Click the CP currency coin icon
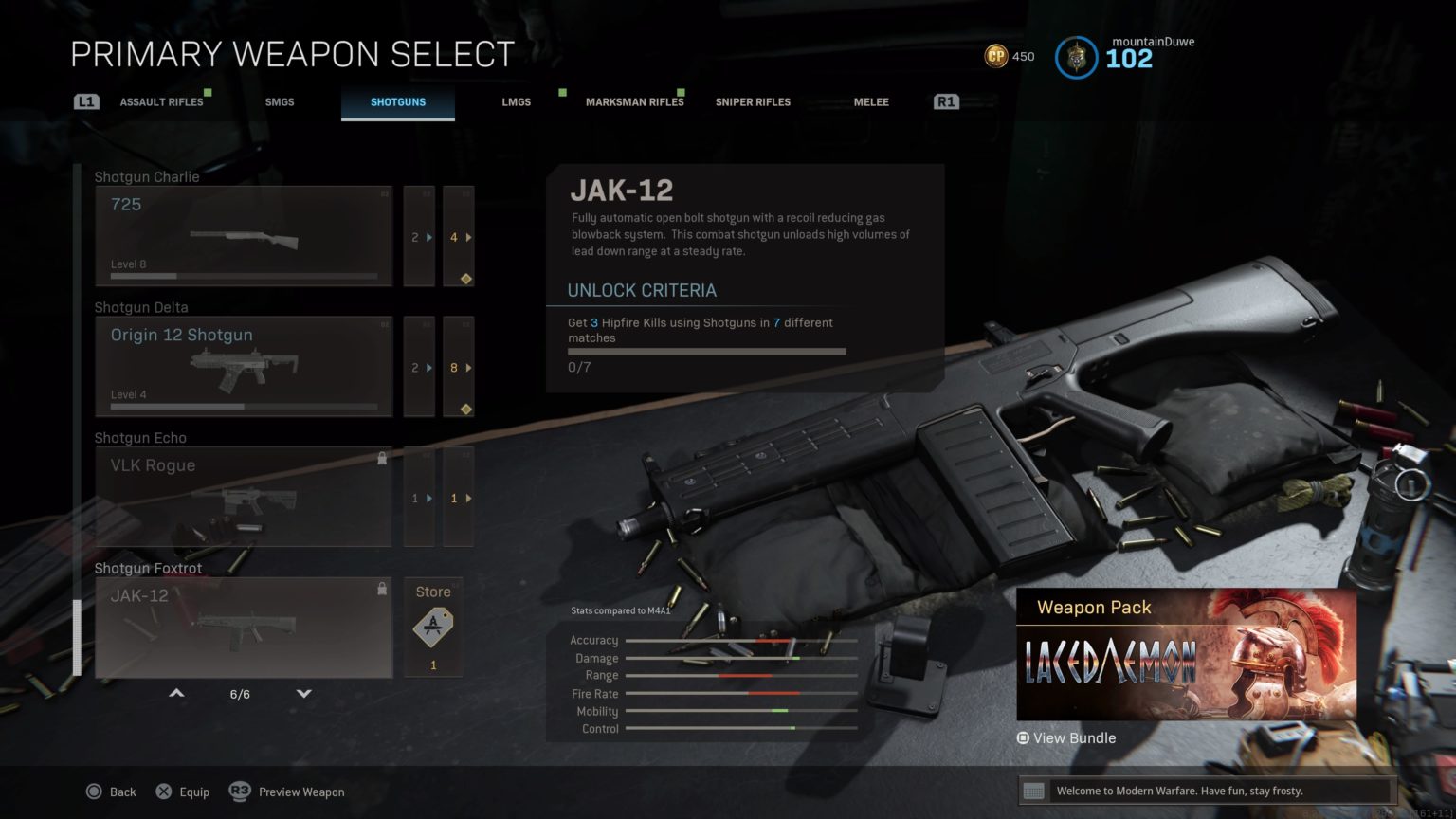Viewport: 1456px width, 819px height. click(995, 57)
